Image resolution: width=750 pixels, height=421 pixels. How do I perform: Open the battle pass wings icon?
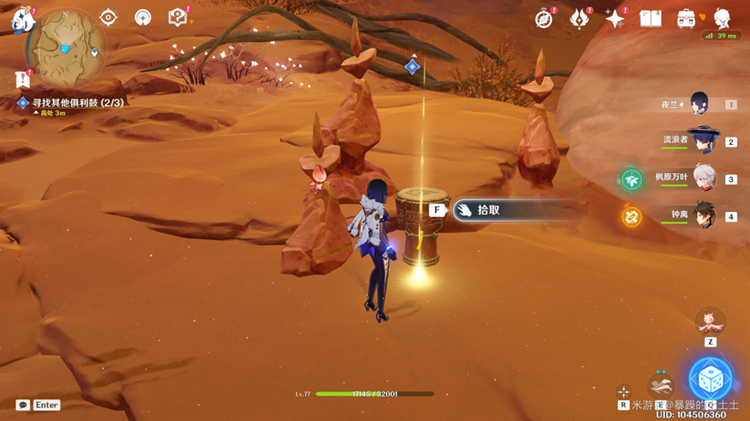coord(580,18)
